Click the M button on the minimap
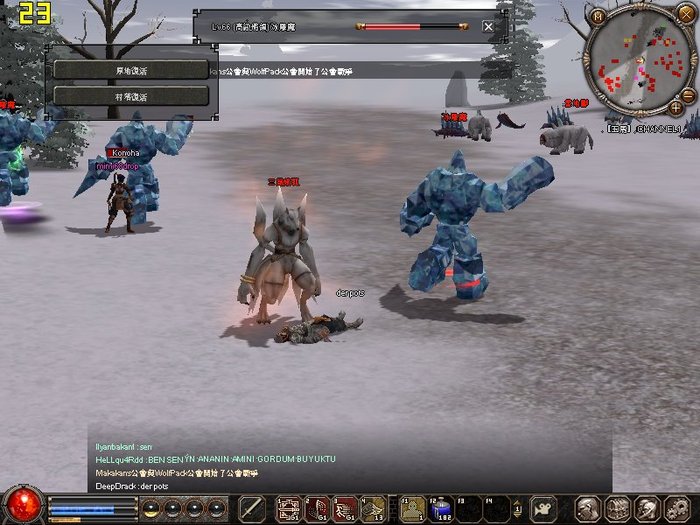 599,17
